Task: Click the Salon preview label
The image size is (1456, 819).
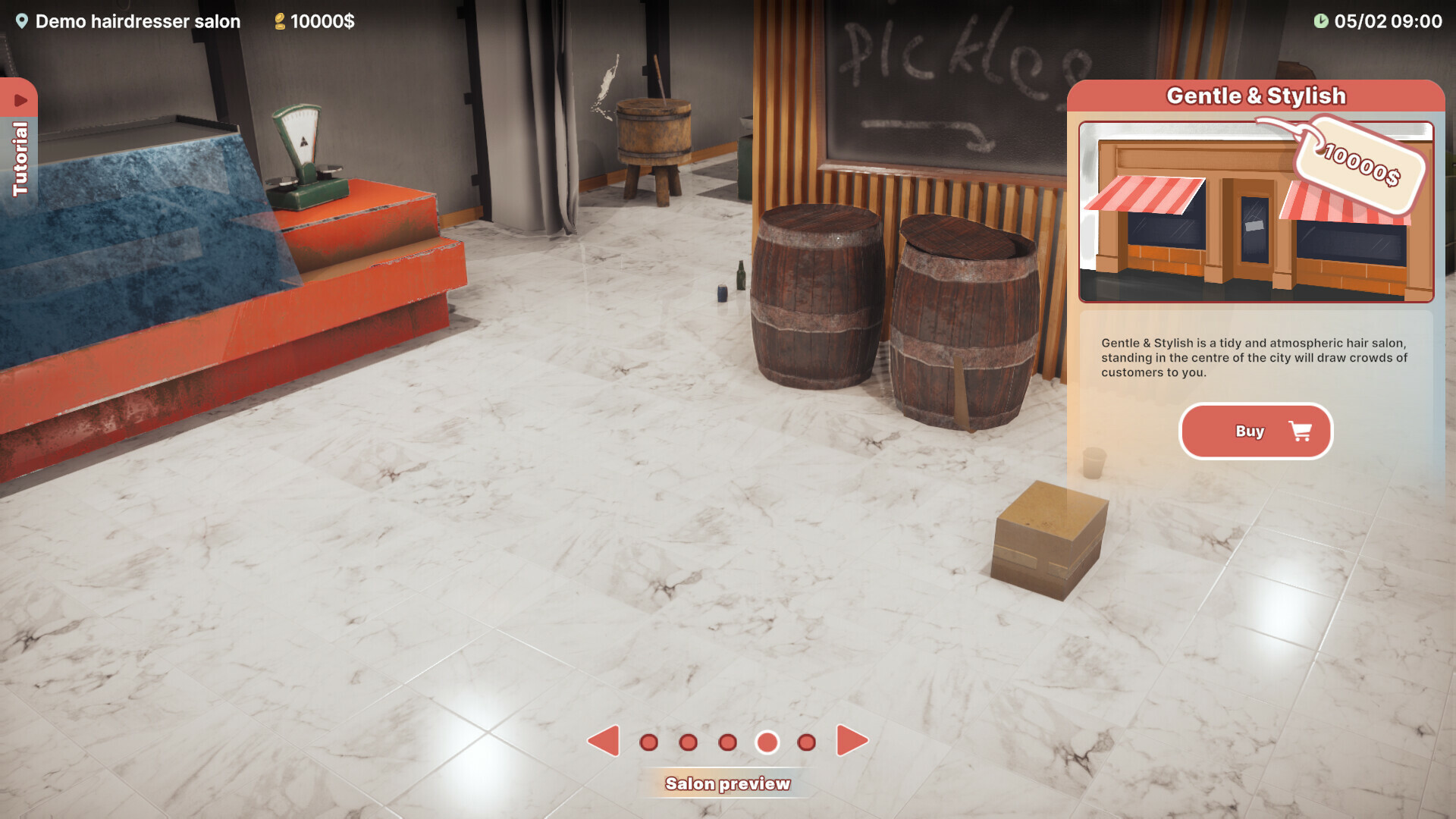Action: click(x=729, y=783)
